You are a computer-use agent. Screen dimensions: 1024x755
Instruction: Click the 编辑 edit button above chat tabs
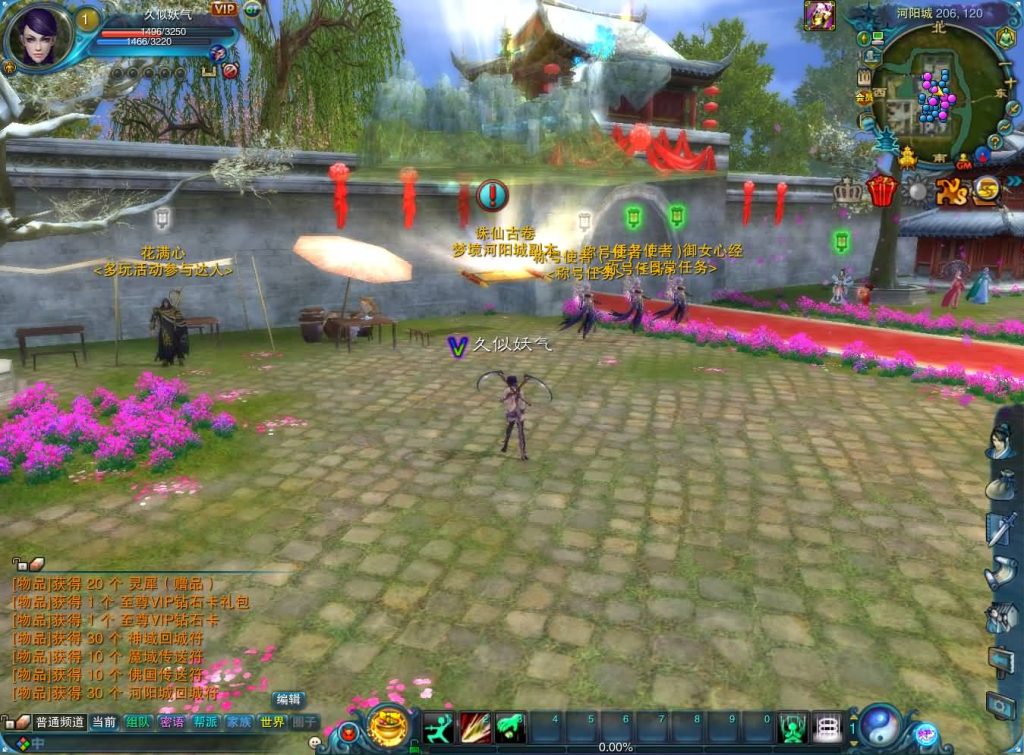[289, 699]
